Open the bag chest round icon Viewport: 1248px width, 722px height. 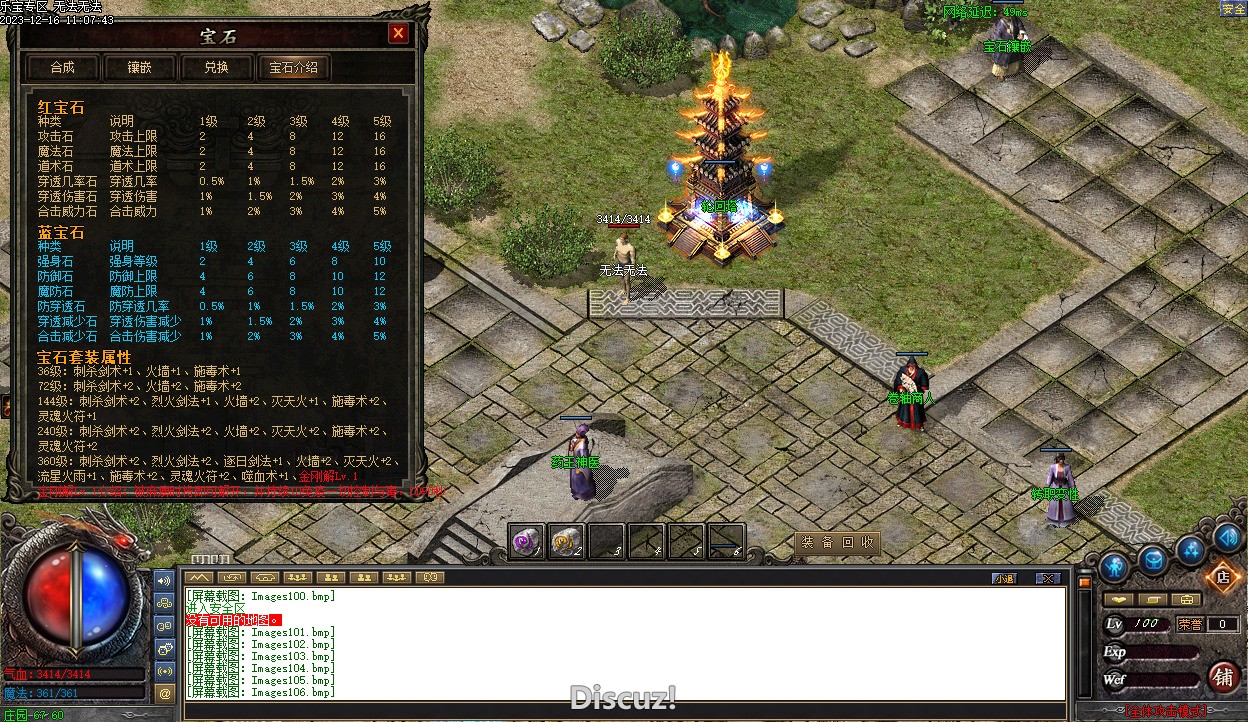click(x=1153, y=560)
